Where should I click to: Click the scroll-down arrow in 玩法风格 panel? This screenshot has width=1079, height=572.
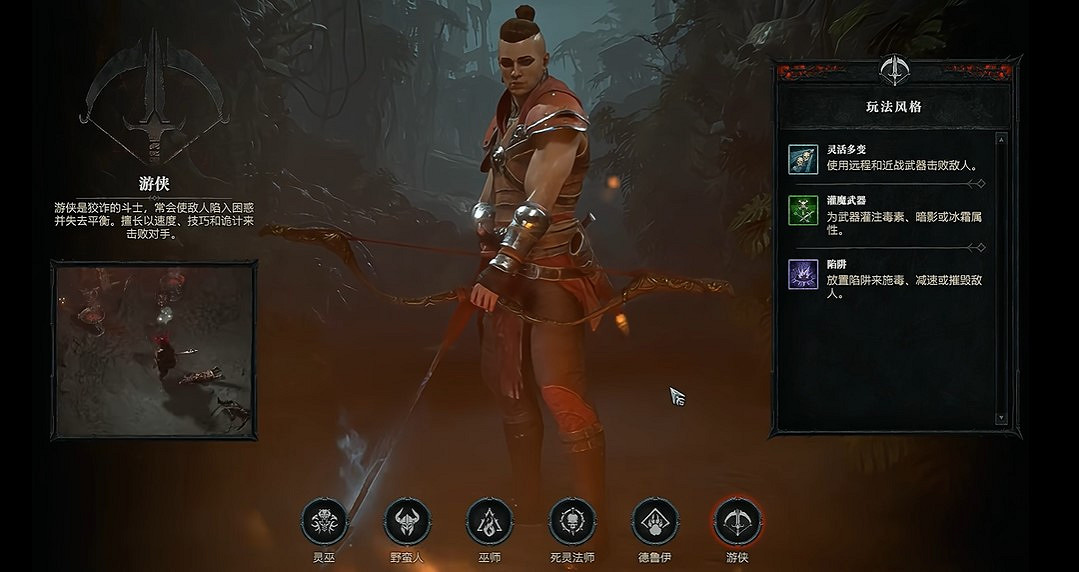(1002, 418)
